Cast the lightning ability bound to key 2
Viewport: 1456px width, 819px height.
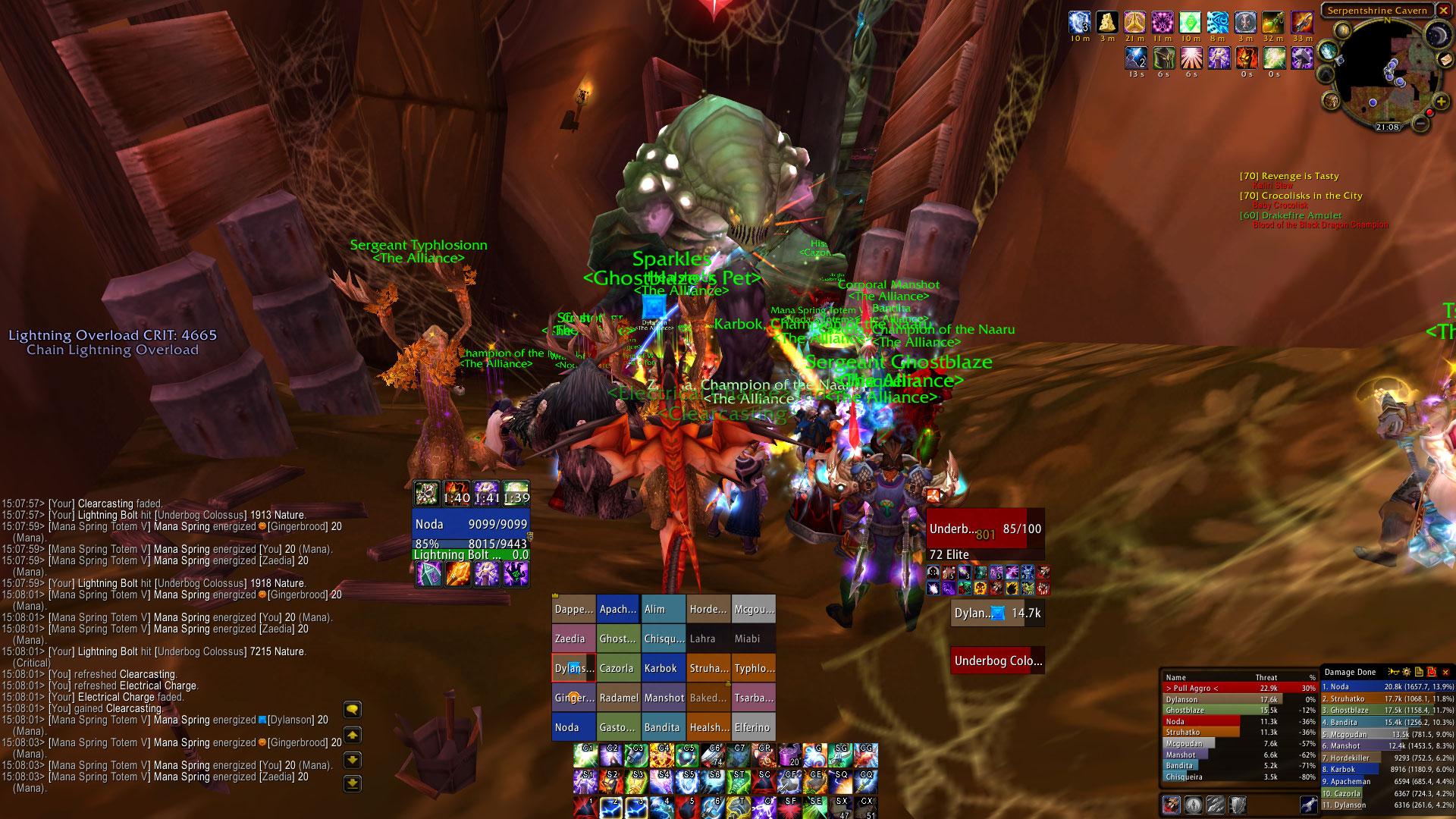click(611, 808)
